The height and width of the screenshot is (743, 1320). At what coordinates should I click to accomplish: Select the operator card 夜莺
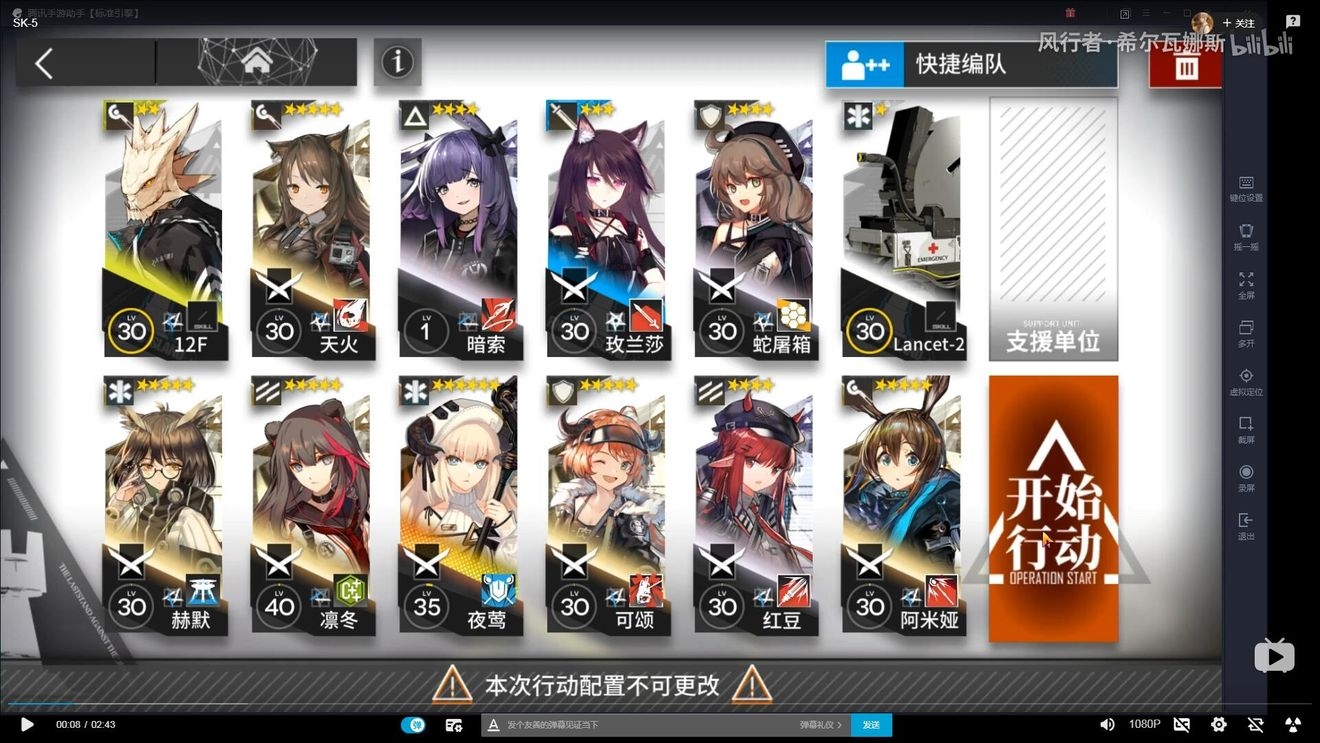click(x=459, y=505)
